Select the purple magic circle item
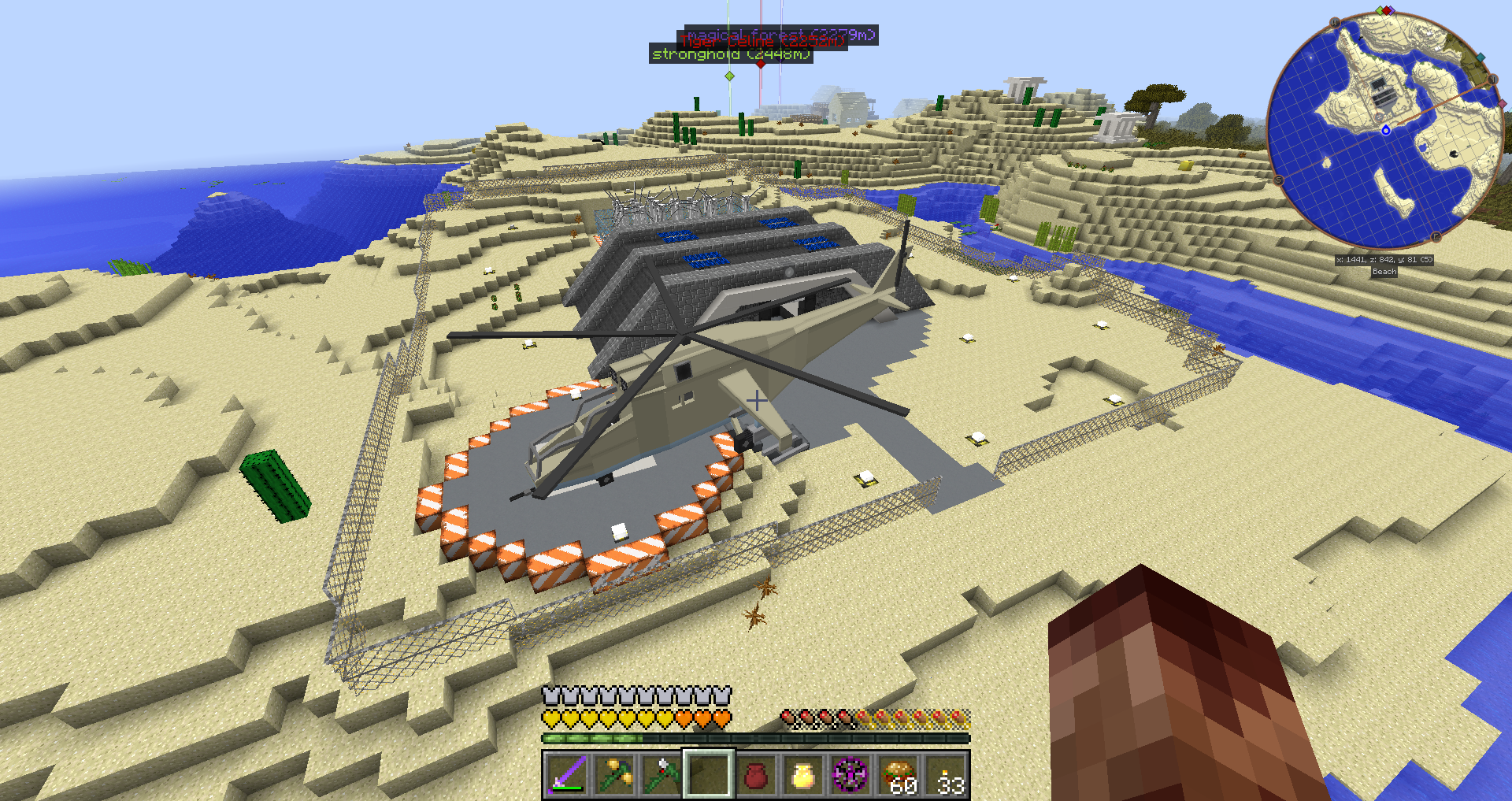Screen dimensions: 1512x801 pos(850,774)
